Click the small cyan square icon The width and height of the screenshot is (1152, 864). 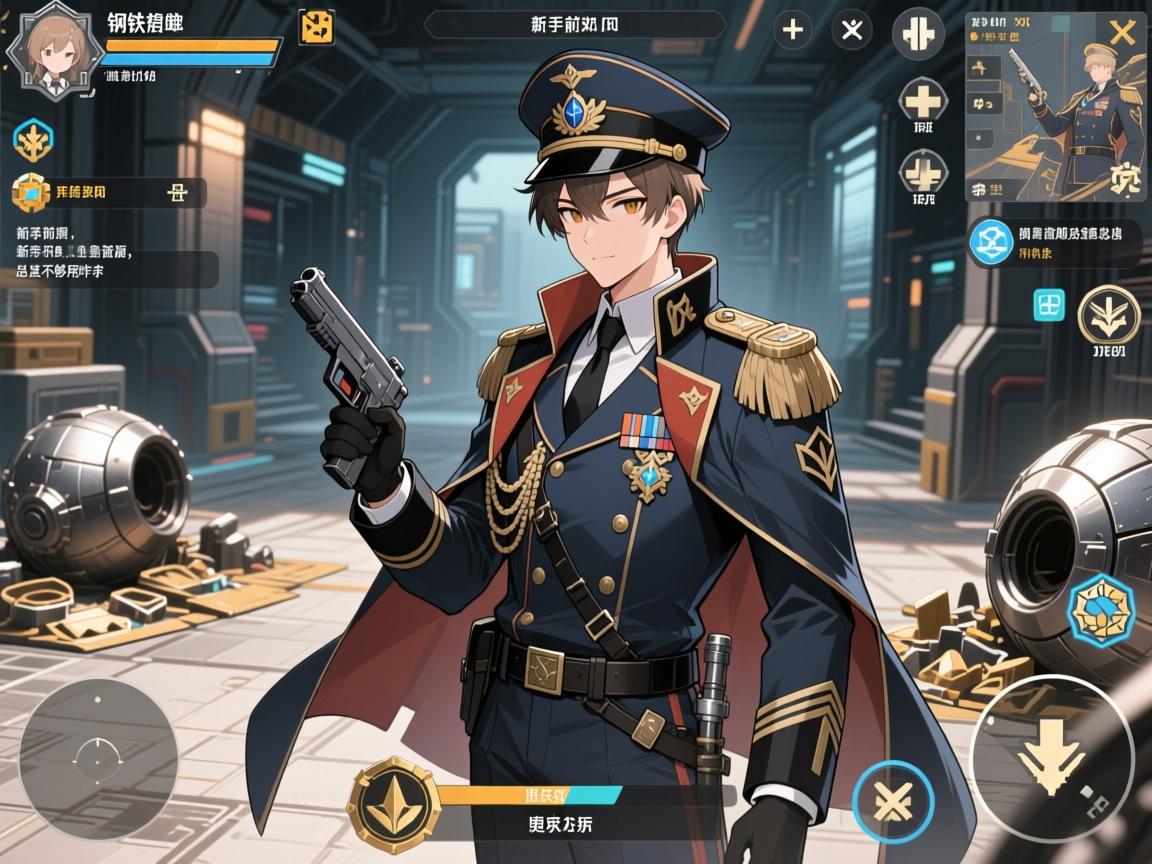point(1049,305)
